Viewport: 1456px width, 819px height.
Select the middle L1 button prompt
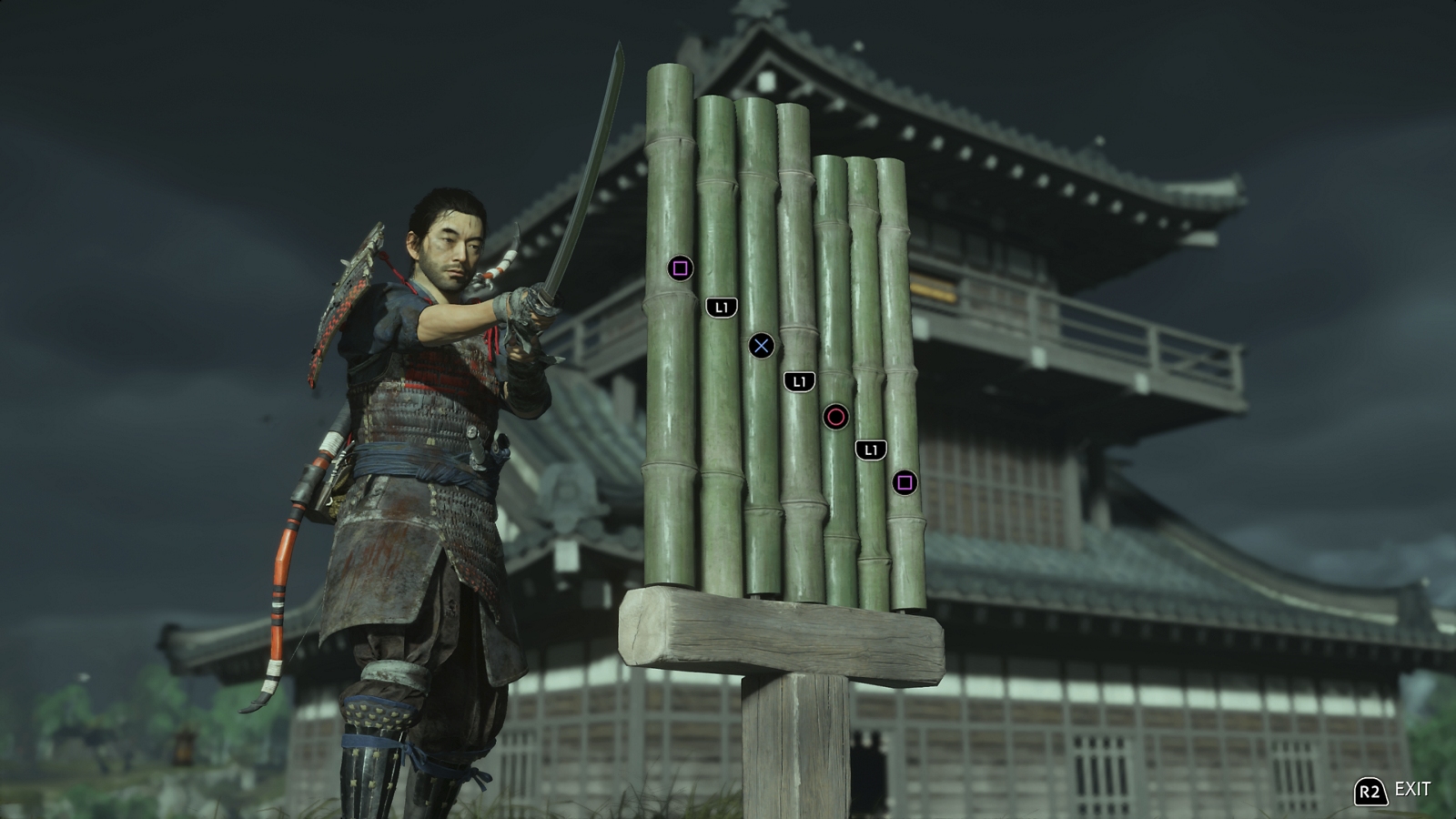point(799,381)
